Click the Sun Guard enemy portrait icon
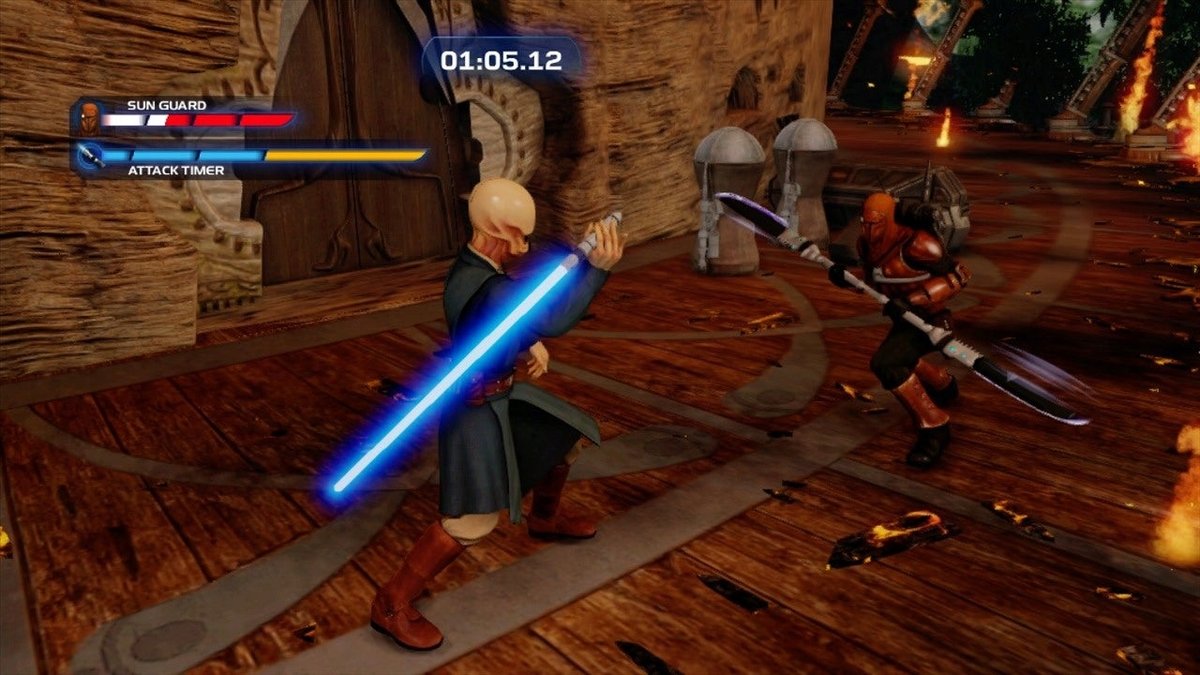This screenshot has height=675, width=1200. (90, 116)
